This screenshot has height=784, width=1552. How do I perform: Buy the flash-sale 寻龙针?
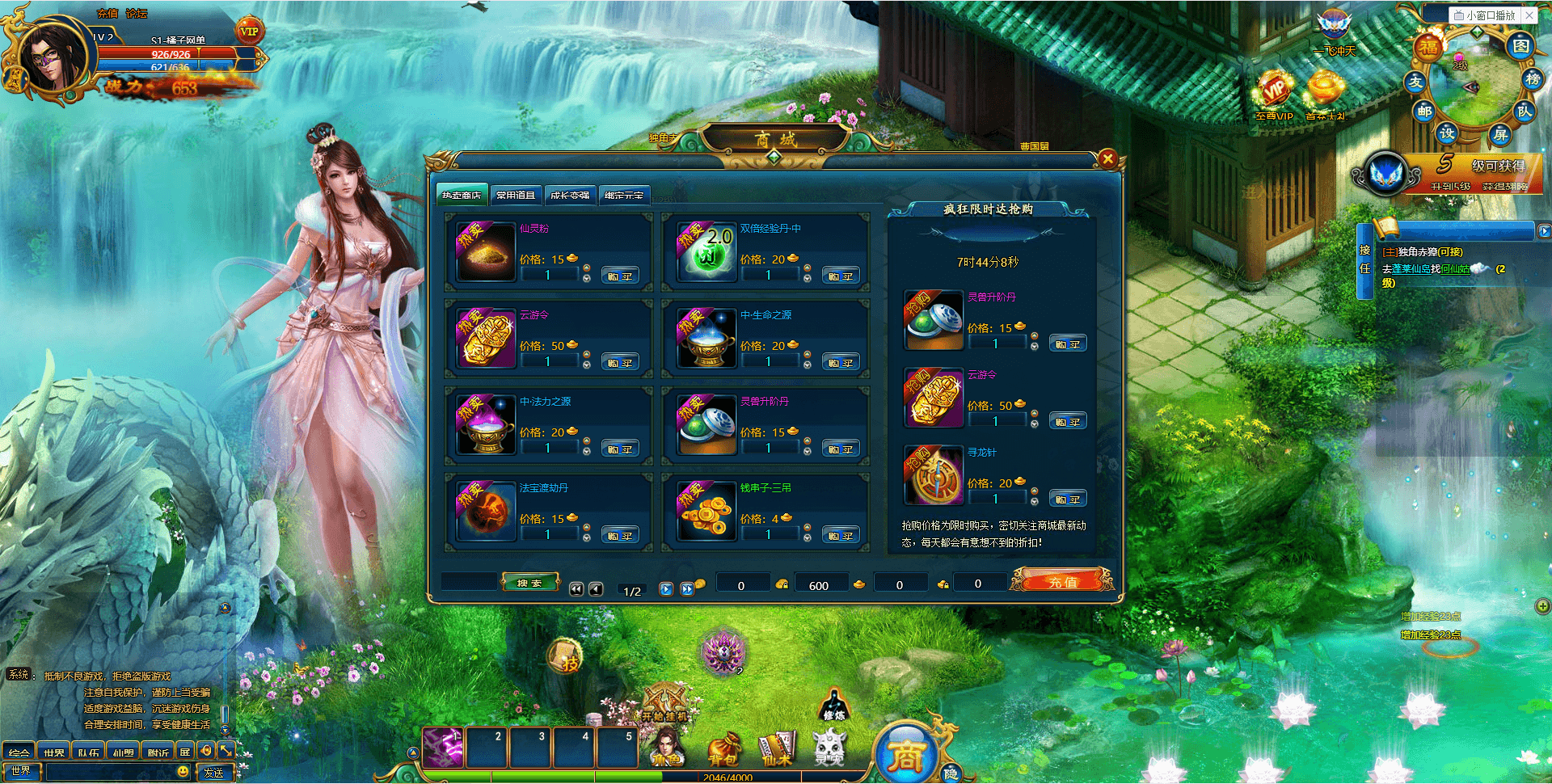point(1067,499)
